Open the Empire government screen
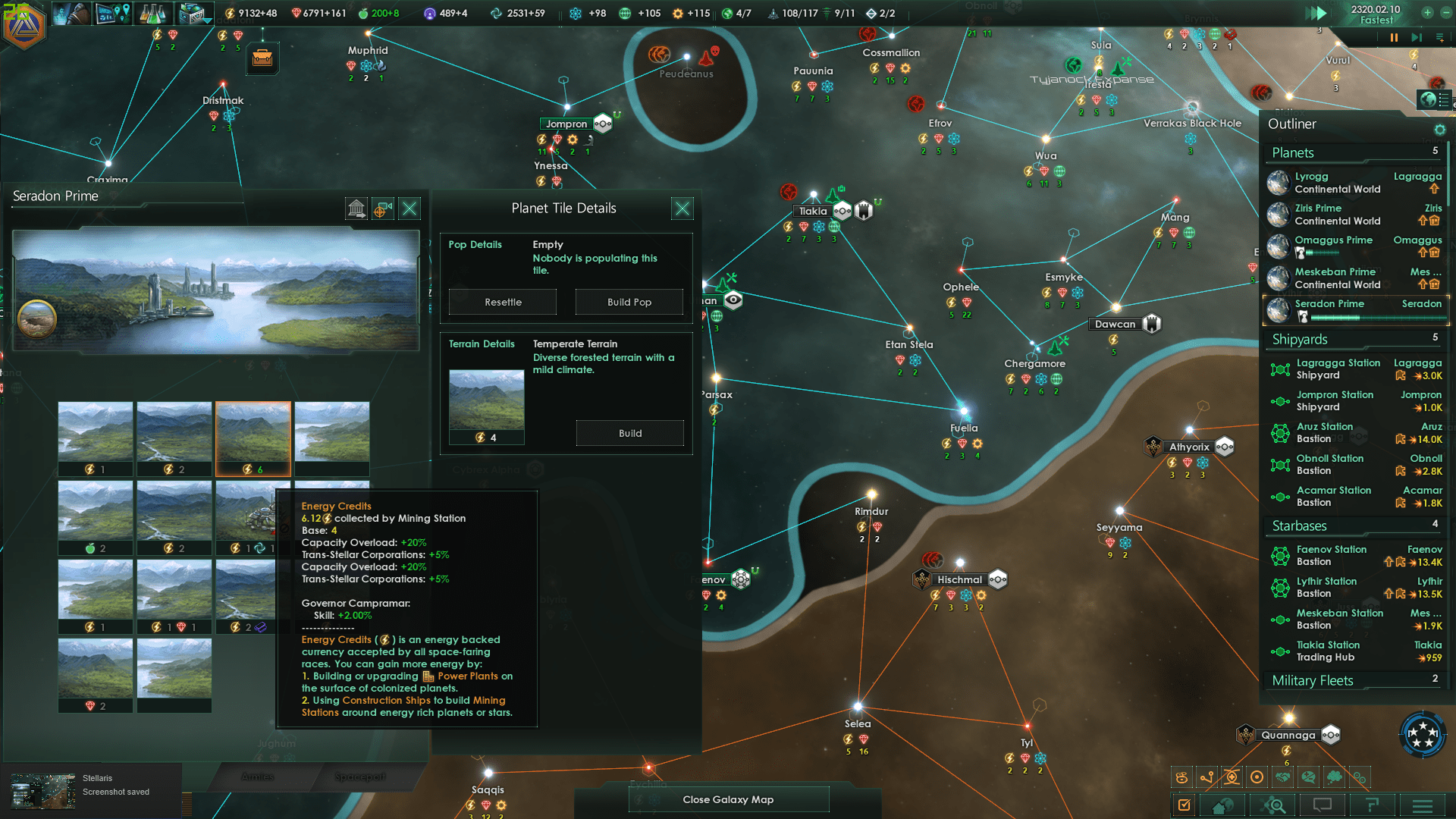This screenshot has height=819, width=1456. tap(71, 13)
